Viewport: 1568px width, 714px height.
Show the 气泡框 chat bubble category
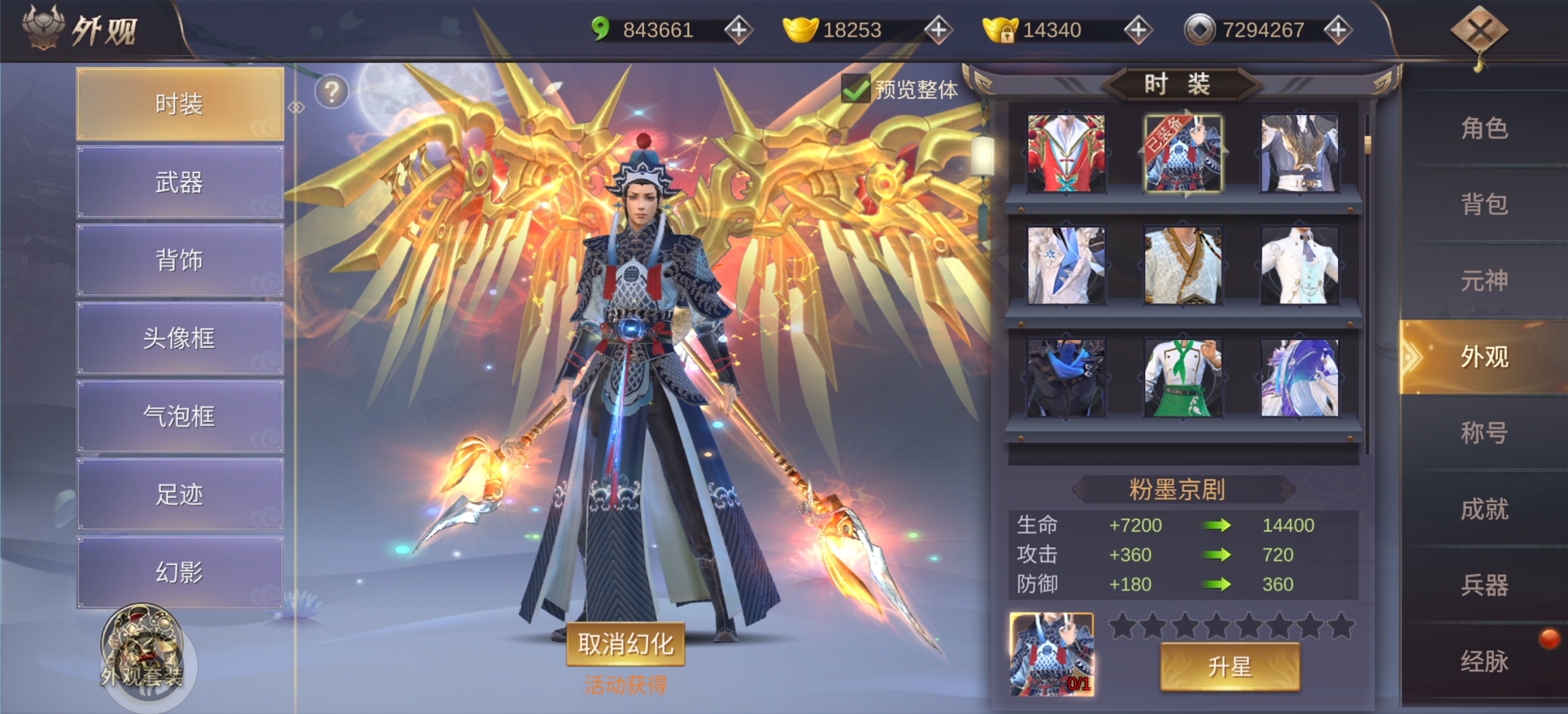pos(180,416)
